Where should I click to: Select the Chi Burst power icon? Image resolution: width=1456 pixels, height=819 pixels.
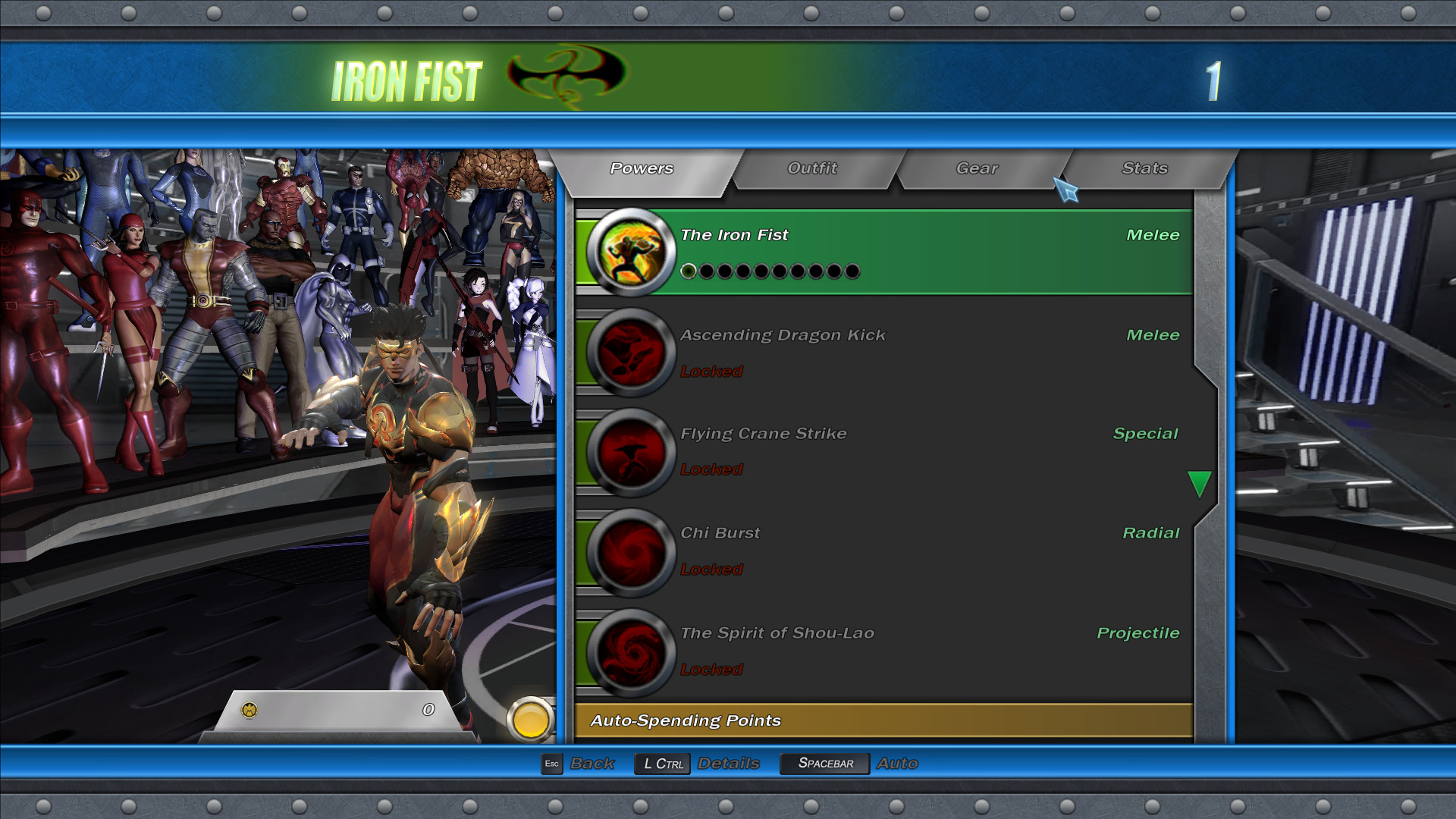(x=631, y=552)
